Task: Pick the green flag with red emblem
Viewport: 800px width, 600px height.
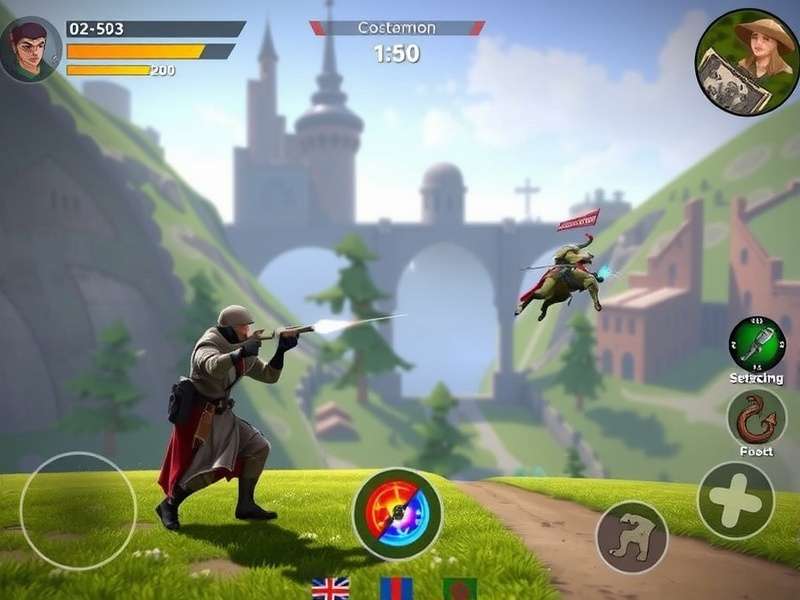Action: click(460, 588)
